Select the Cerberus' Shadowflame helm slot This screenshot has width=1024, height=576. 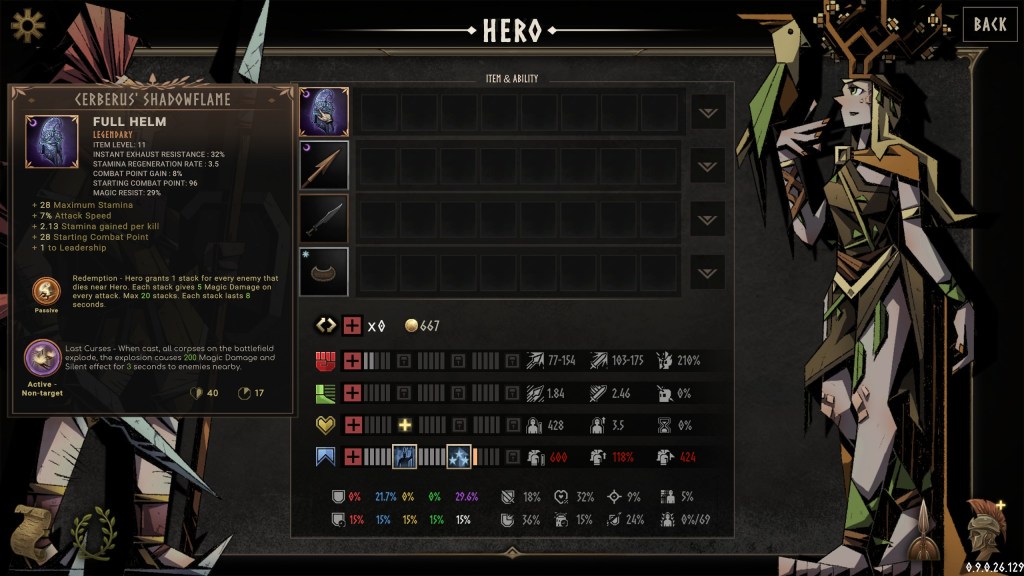[324, 112]
